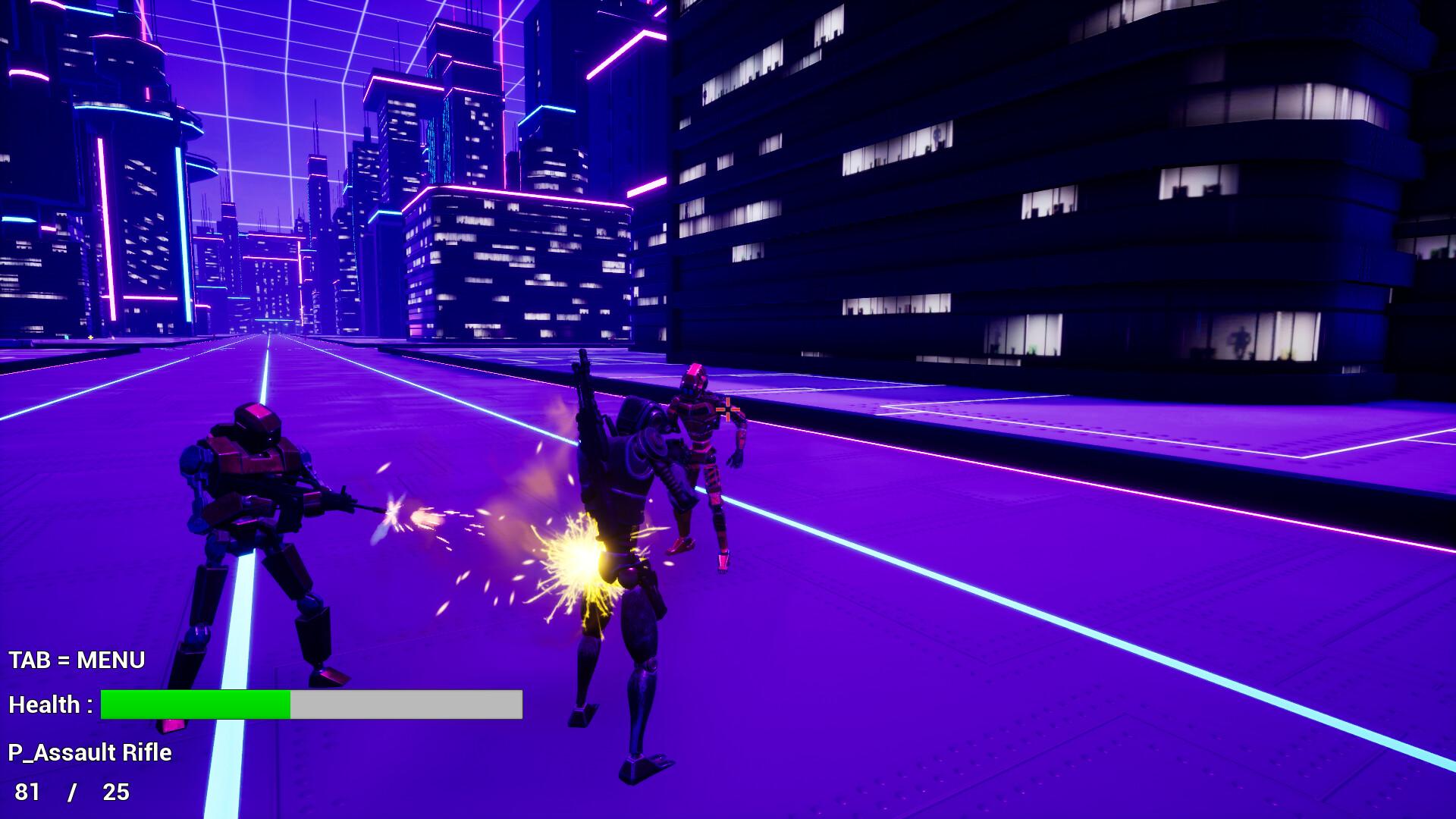Click the Health label text
This screenshot has height=819, width=1456.
tap(47, 704)
